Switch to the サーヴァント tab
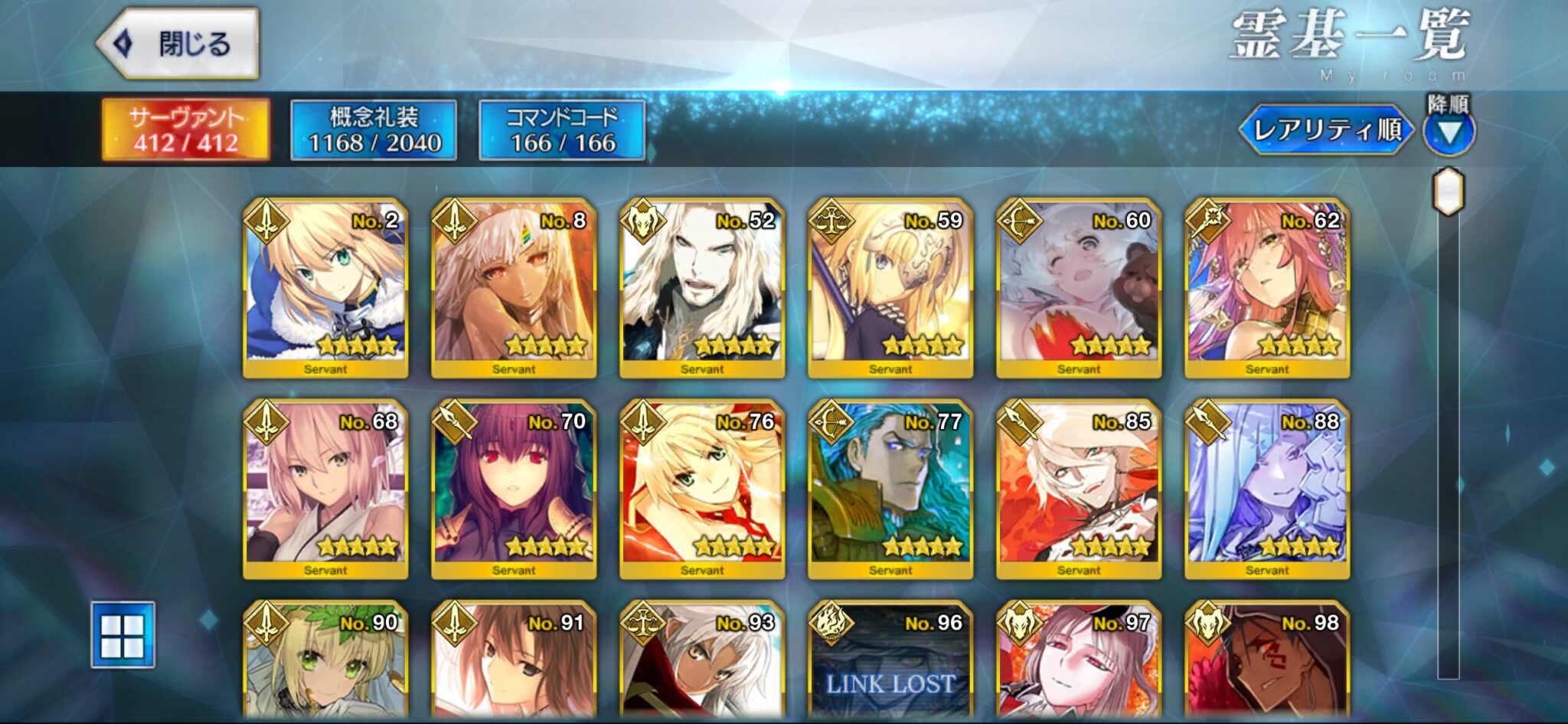 pos(186,129)
